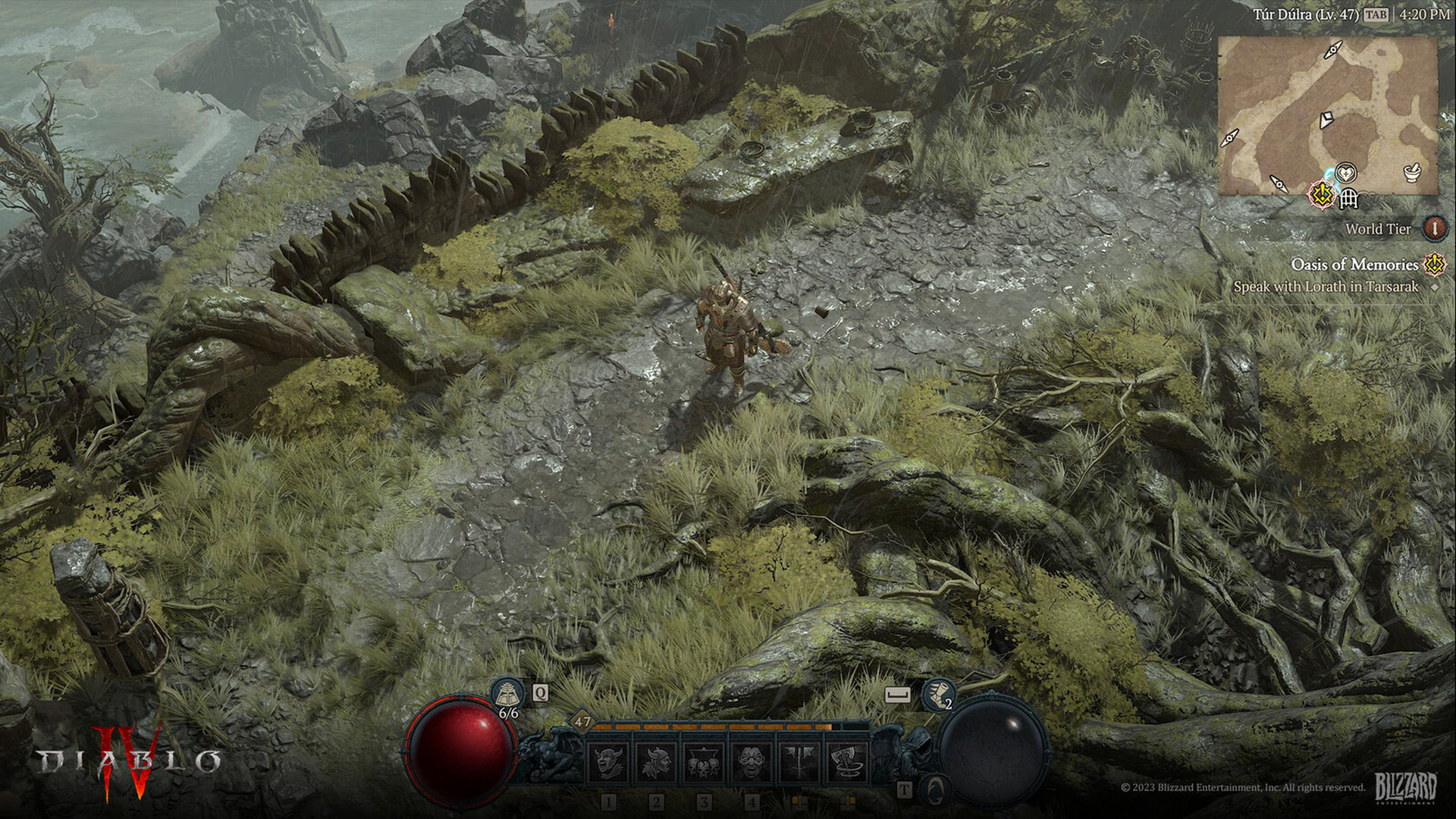The width and height of the screenshot is (1456, 819).
Task: Click the gate marker below the minimap
Action: tap(1349, 199)
